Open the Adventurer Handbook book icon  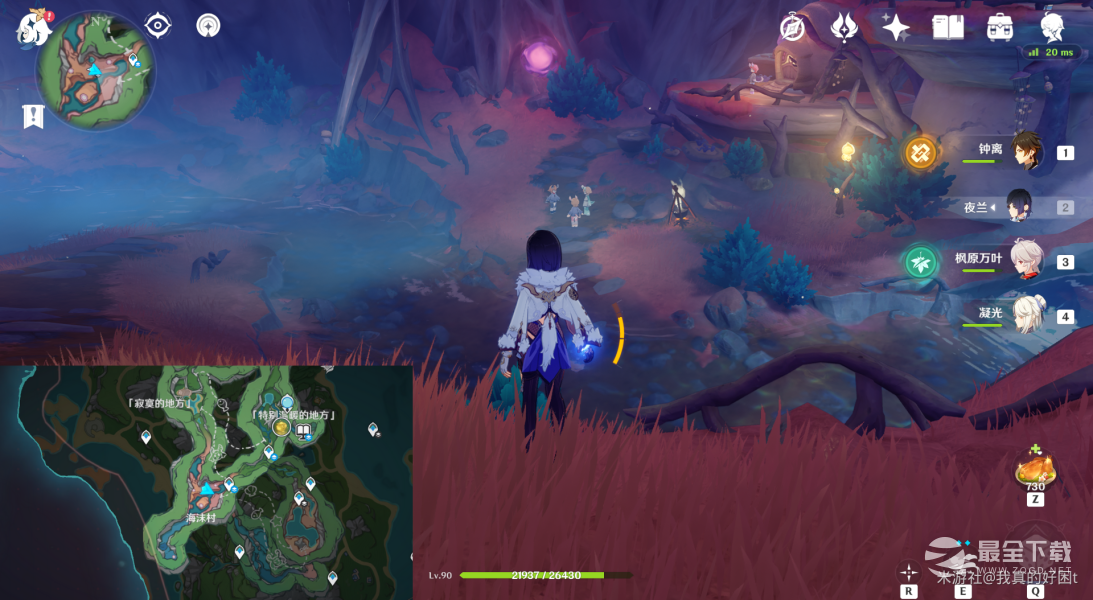tap(947, 28)
